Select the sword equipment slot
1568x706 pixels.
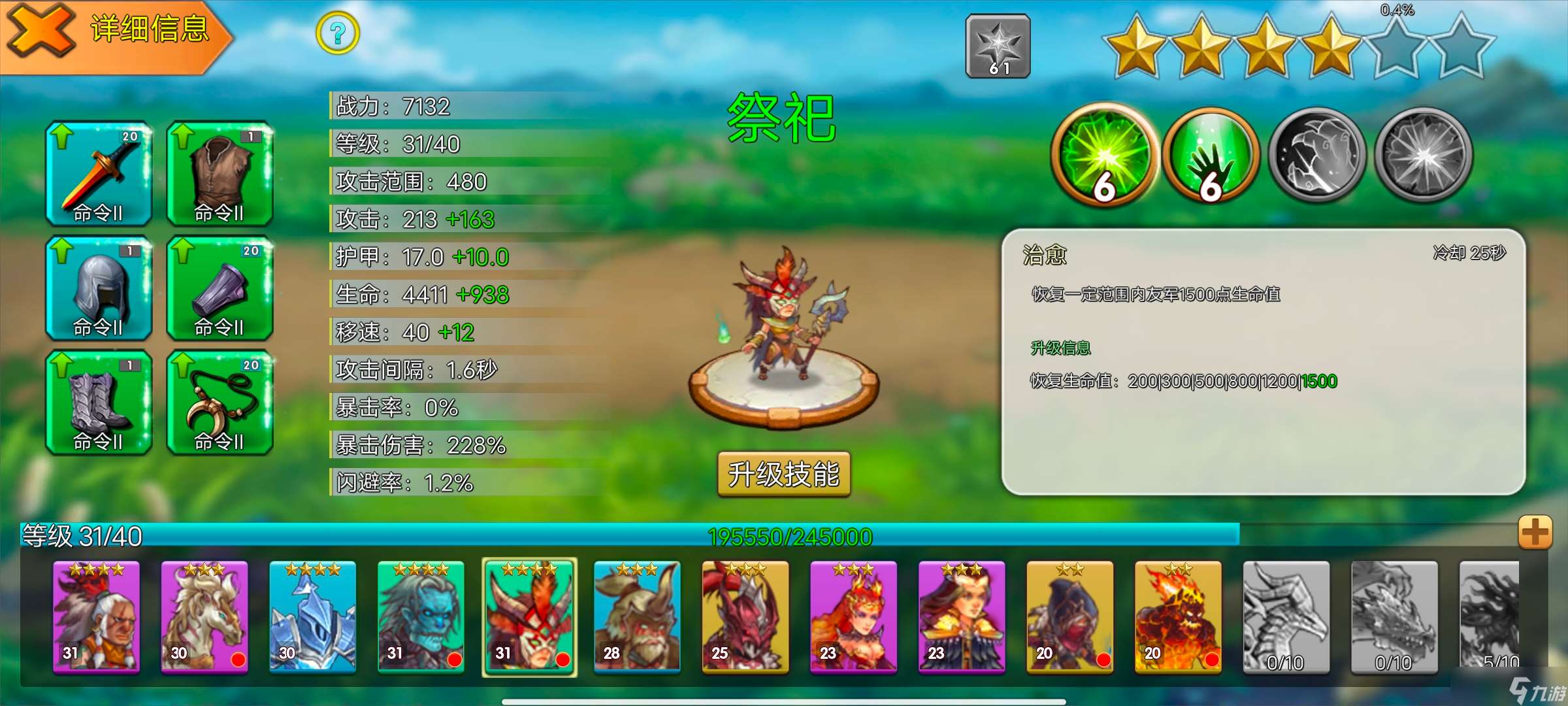pos(99,174)
